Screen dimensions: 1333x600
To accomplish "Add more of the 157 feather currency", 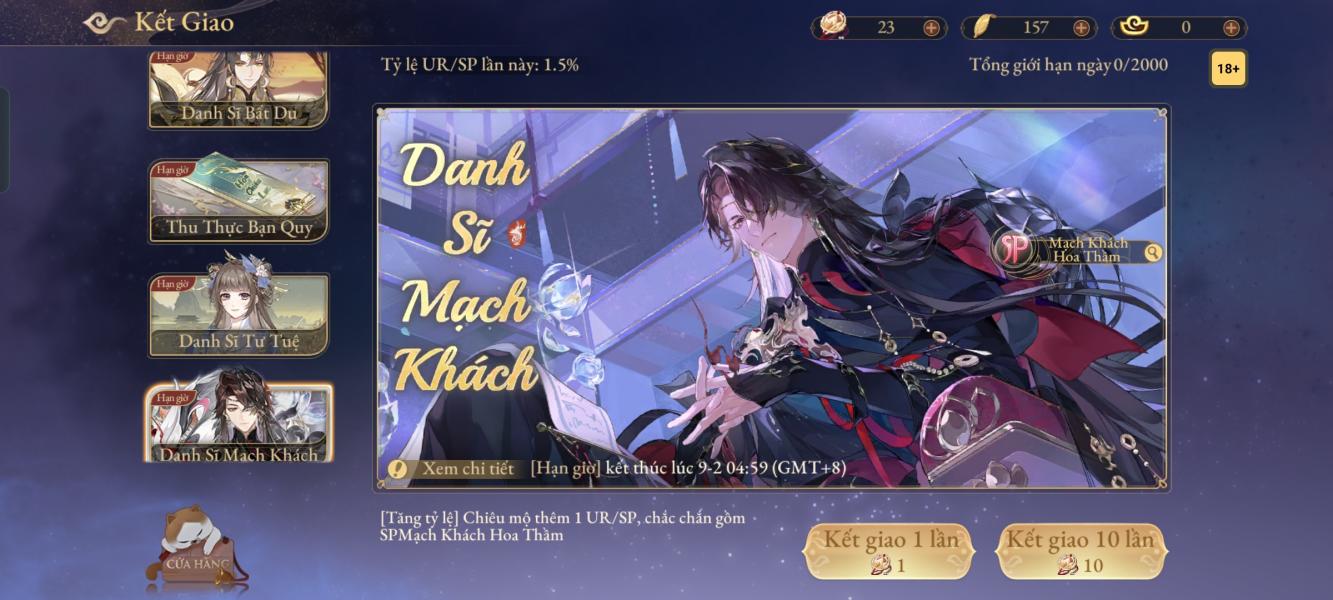I will 1081,28.
